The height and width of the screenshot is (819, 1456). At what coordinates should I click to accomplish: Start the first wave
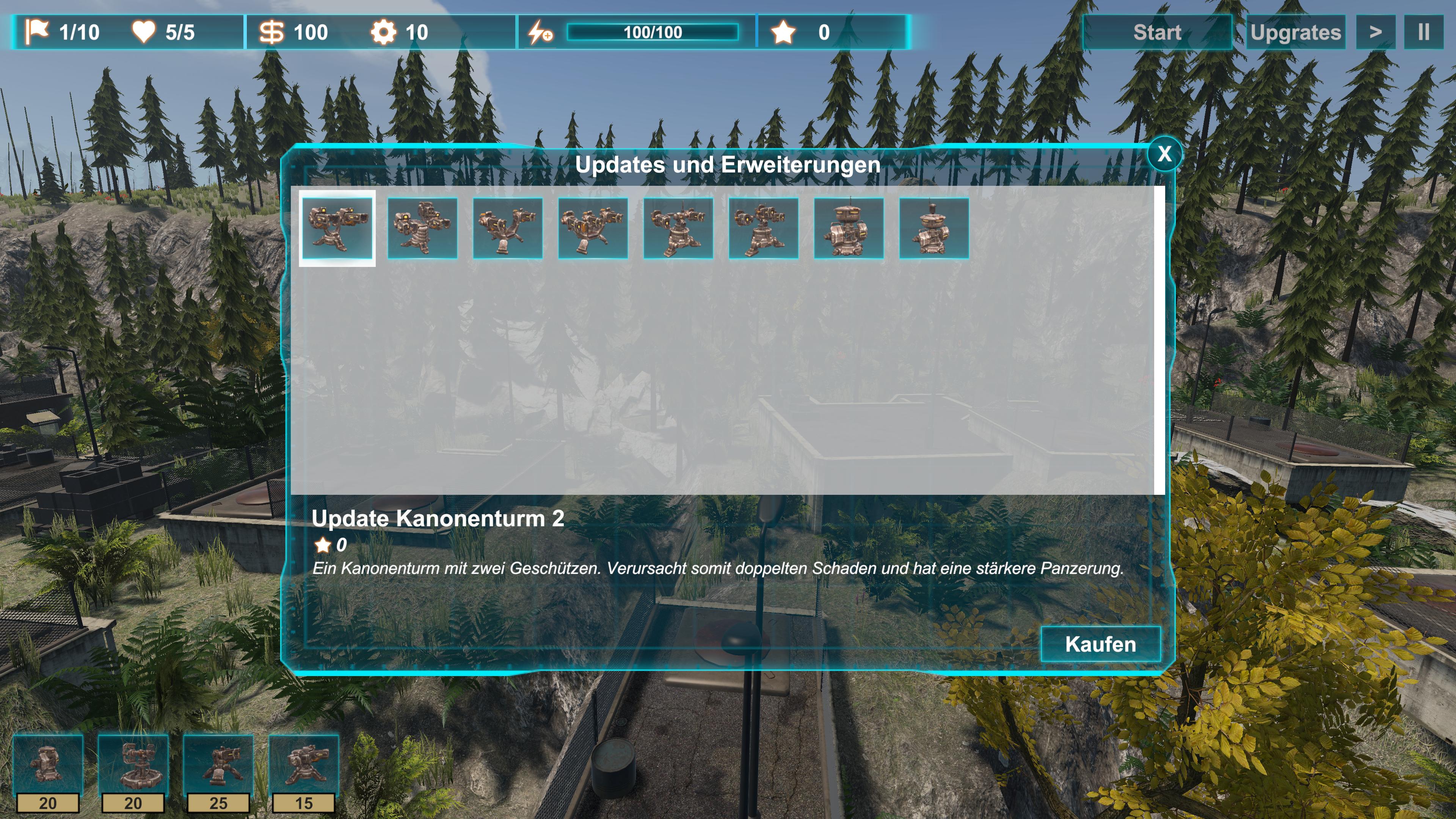(x=1156, y=32)
